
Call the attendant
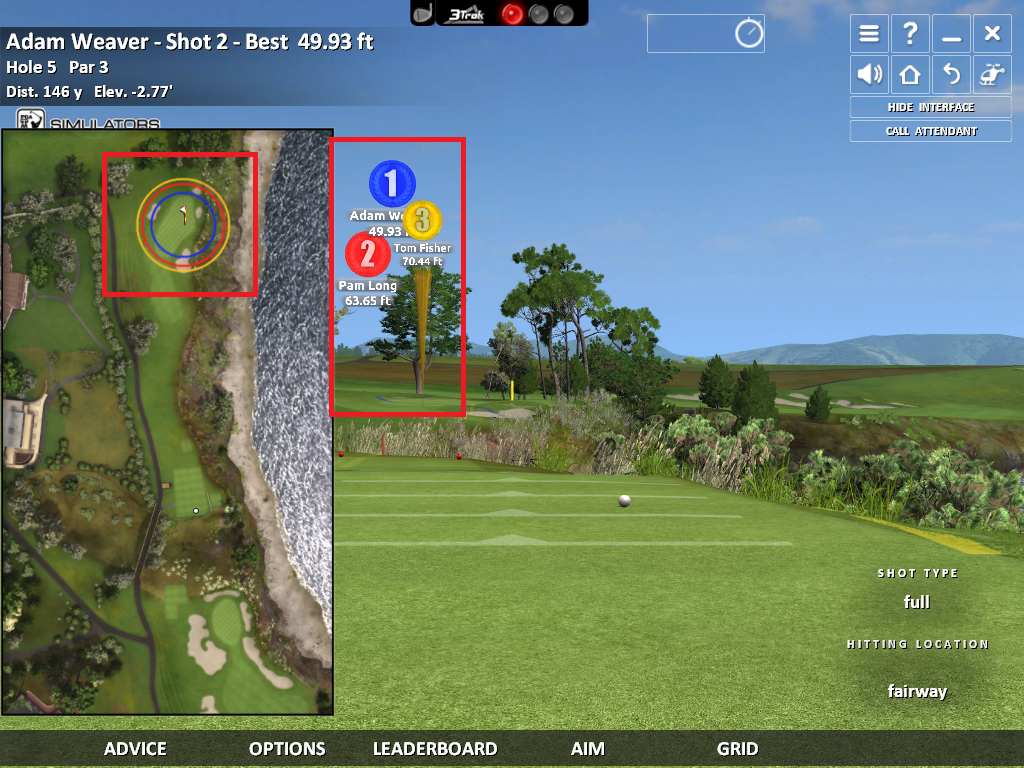(x=930, y=131)
